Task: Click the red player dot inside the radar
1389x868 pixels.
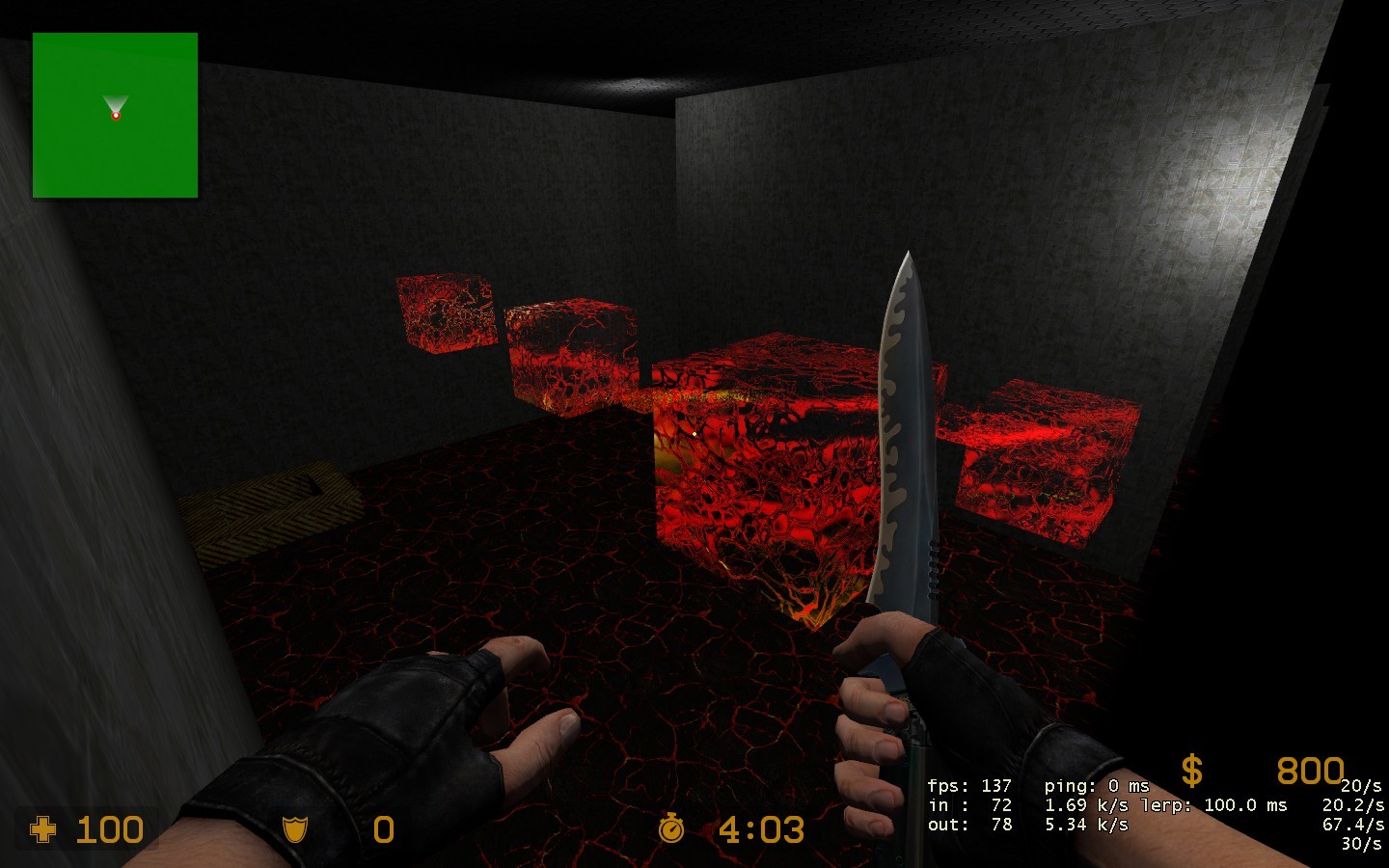Action: [x=116, y=116]
